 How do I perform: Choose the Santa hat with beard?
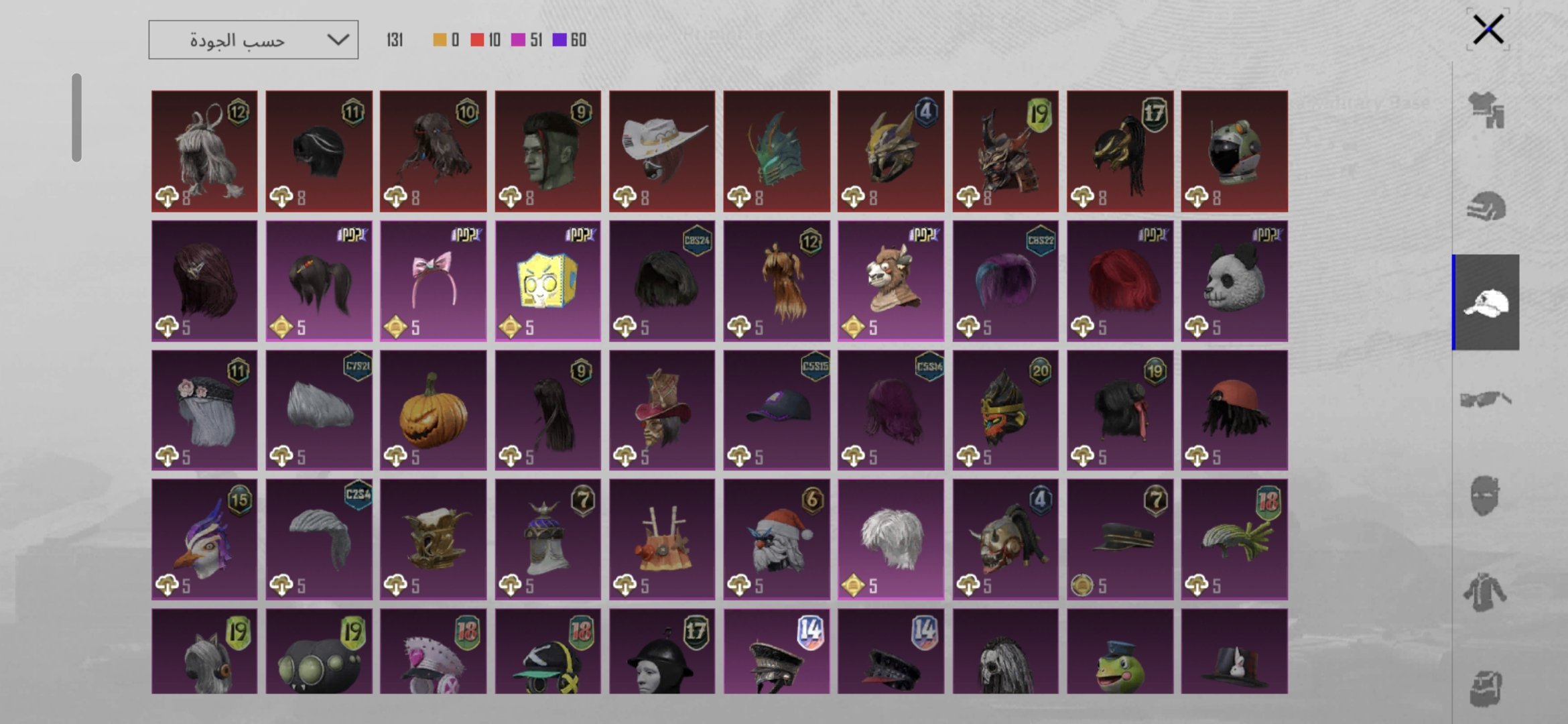tap(777, 540)
